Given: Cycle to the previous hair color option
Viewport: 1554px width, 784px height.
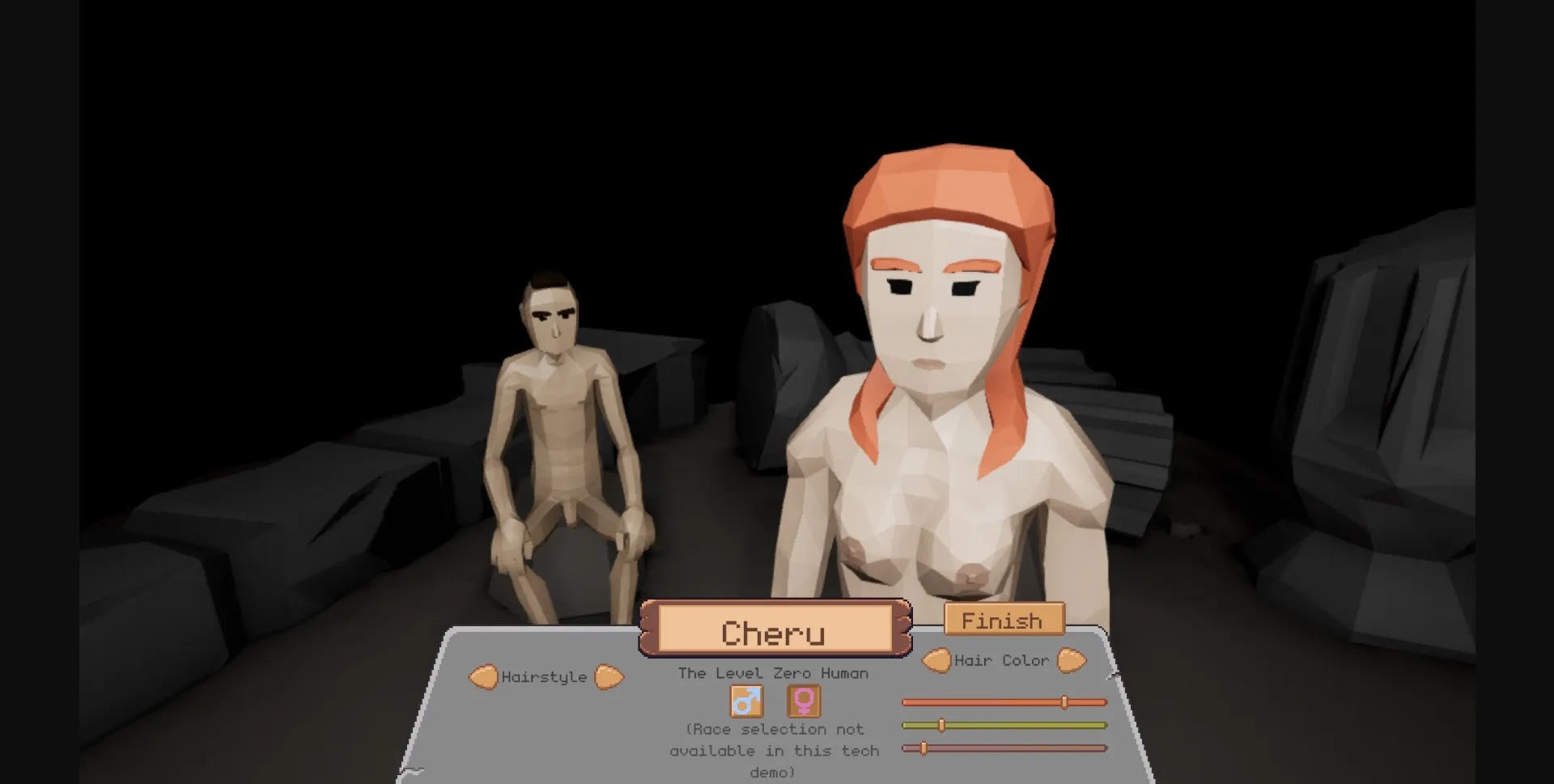Looking at the screenshot, I should [936, 659].
